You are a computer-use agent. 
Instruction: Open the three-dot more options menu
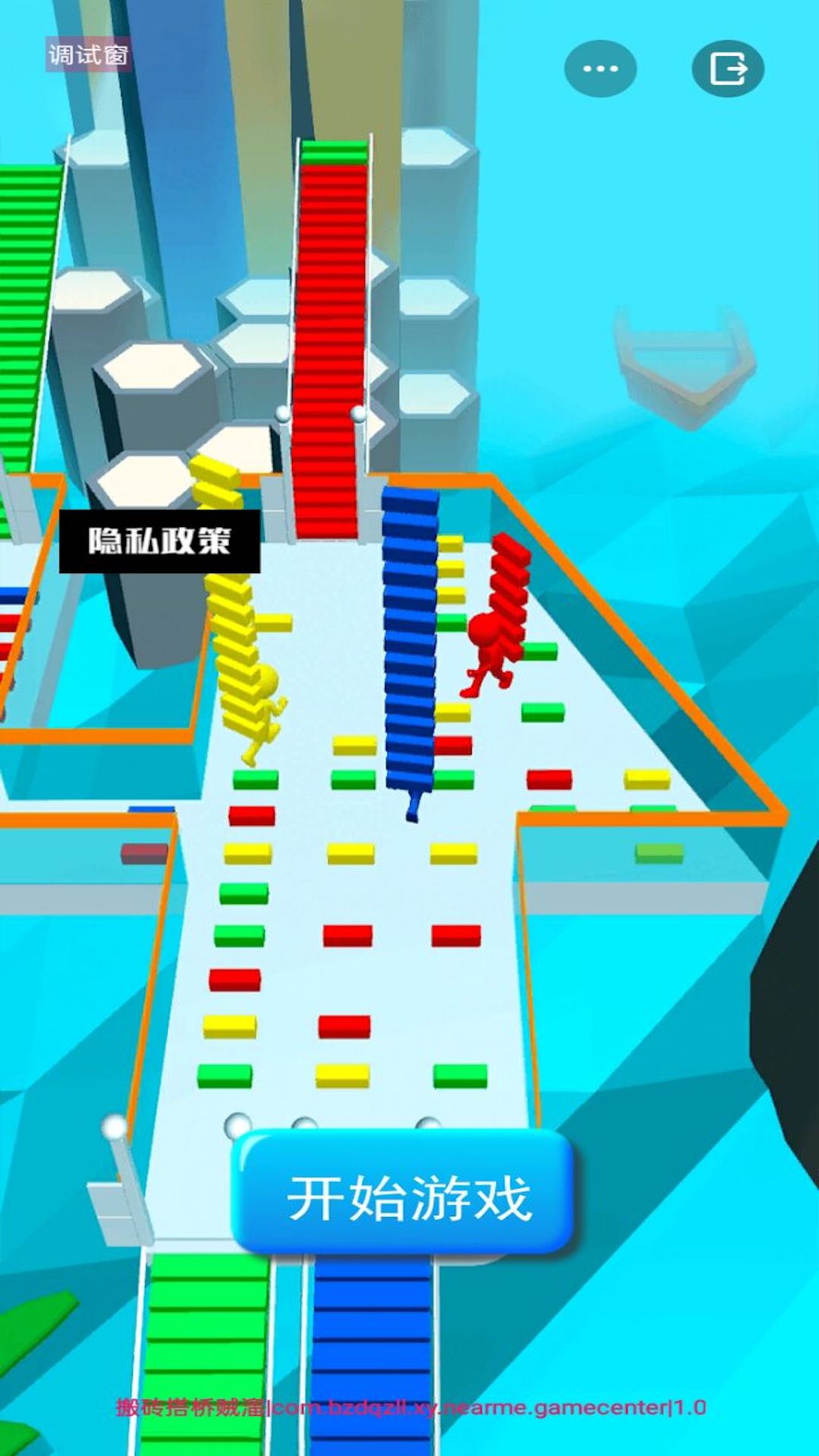600,69
